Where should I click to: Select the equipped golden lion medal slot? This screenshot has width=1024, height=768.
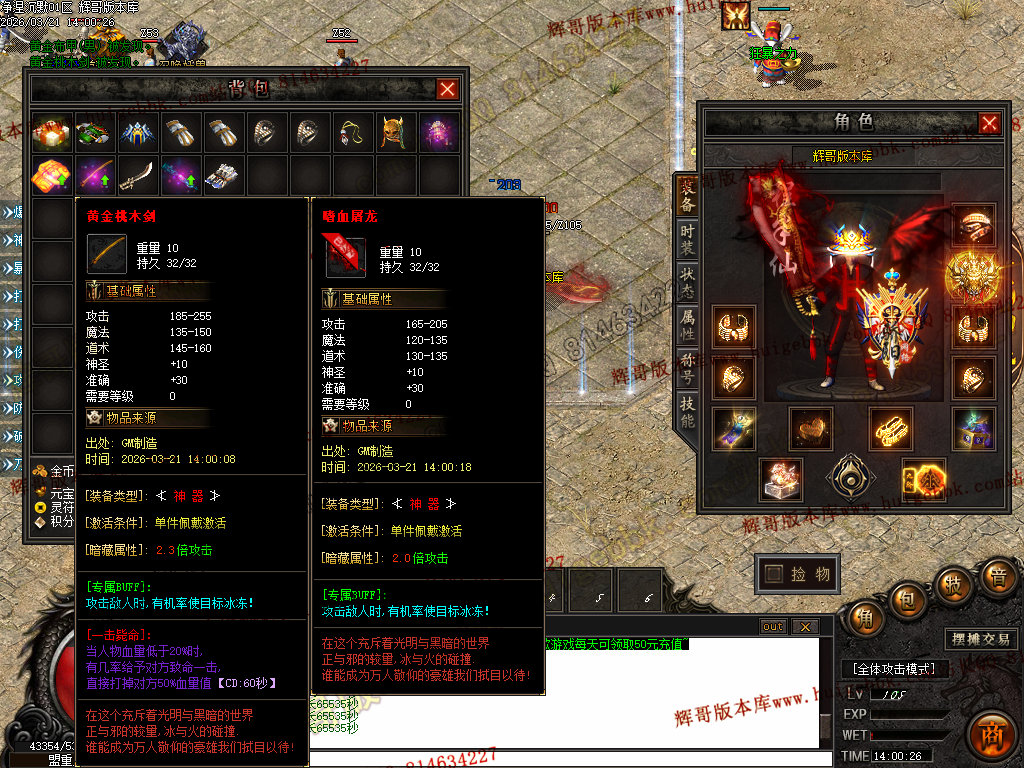click(972, 271)
